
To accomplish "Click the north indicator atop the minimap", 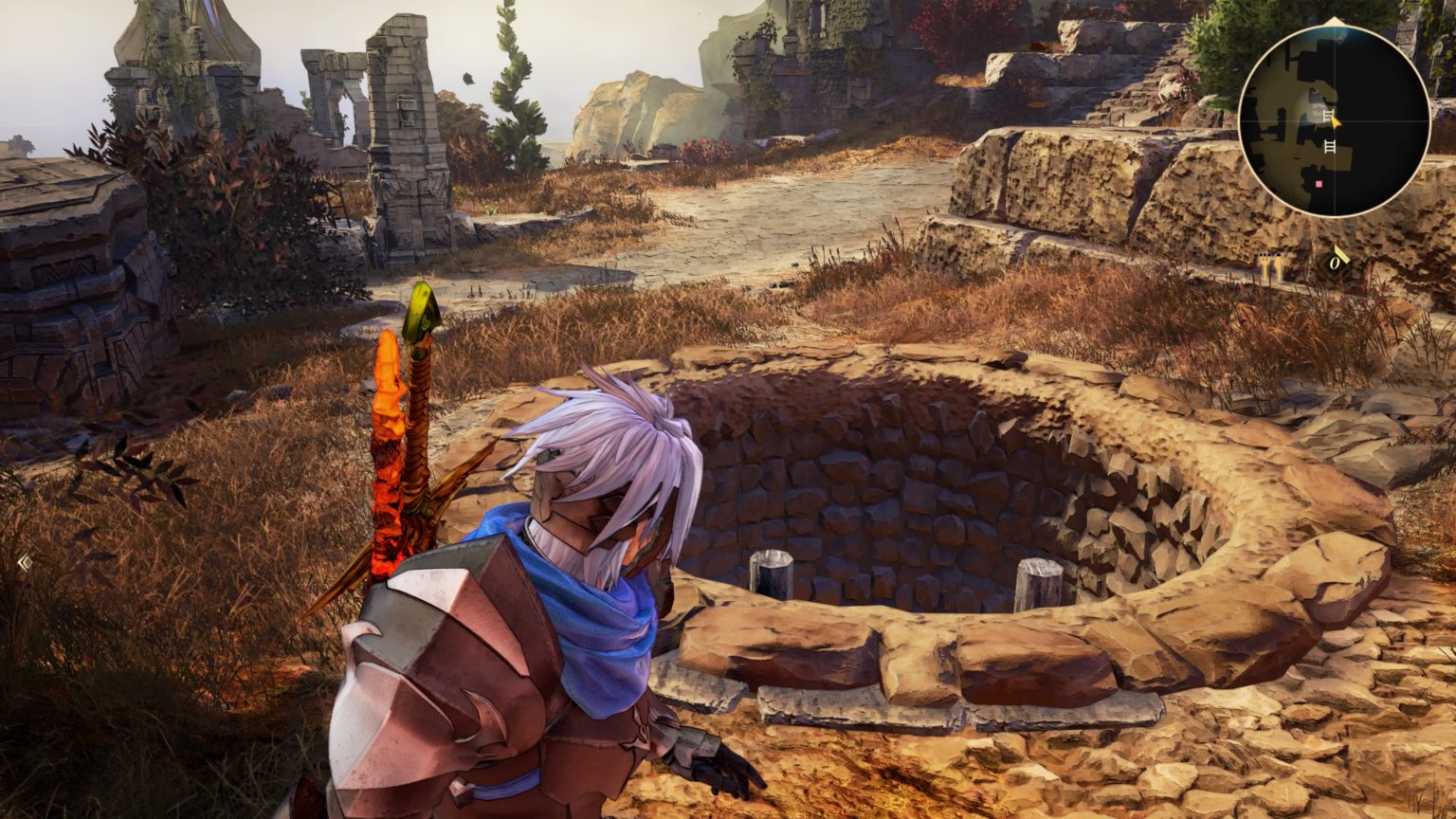I will coord(1333,21).
